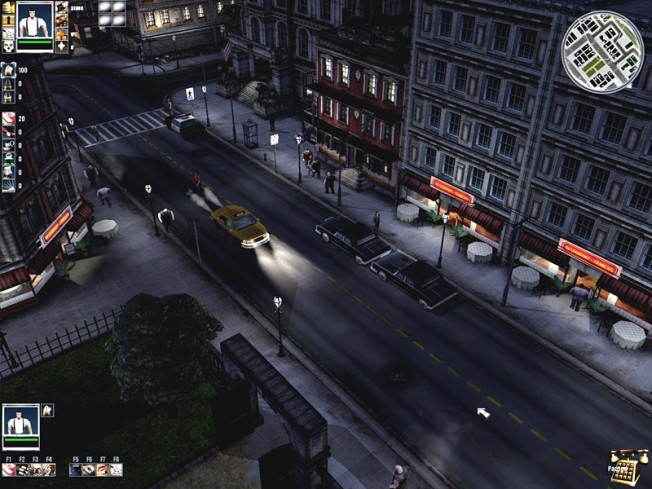Activate the F5 quick slot

pyautogui.click(x=76, y=469)
